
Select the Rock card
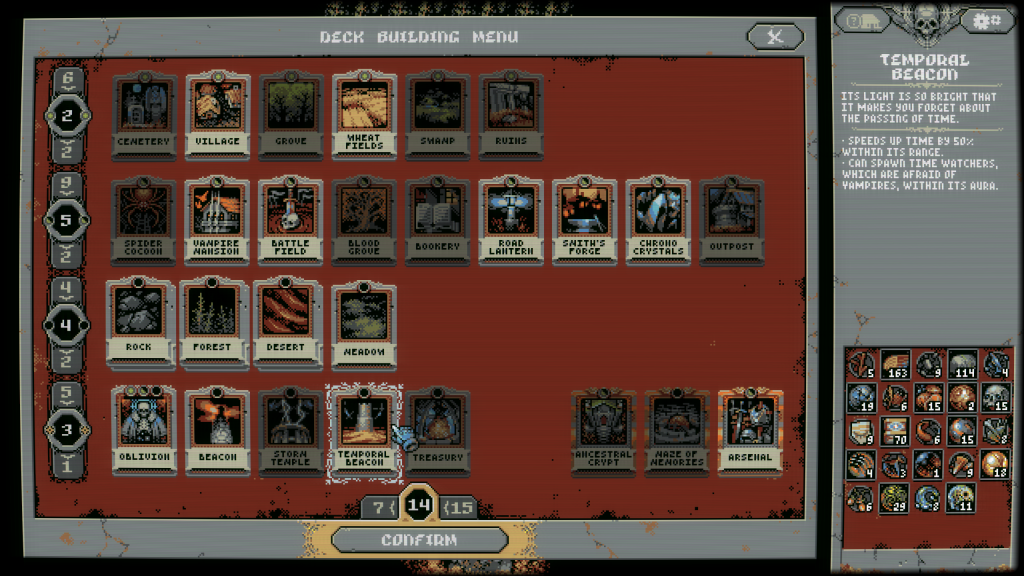coord(139,323)
